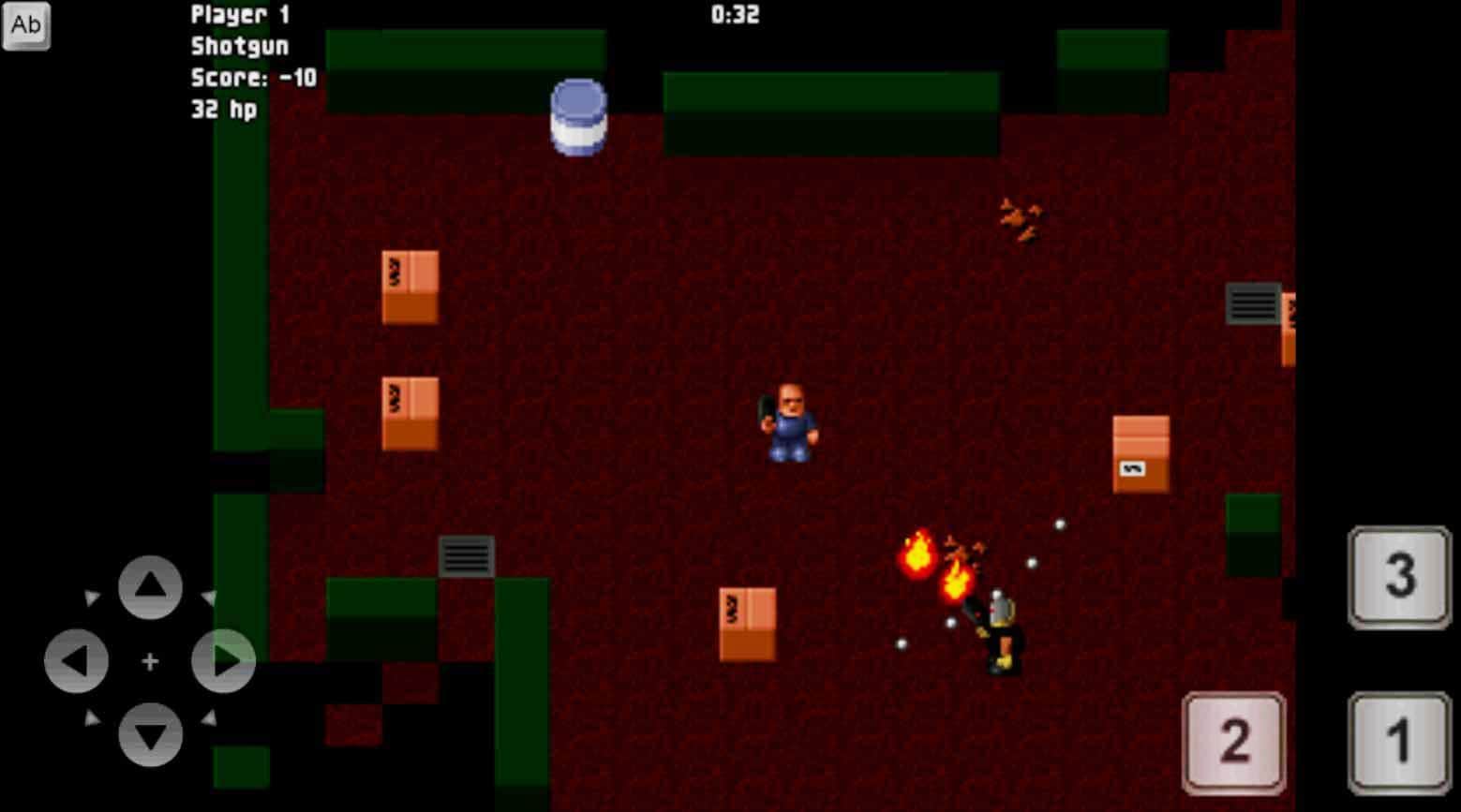1461x812 pixels.
Task: Tap the dark vent grate tile on the floor
Action: tap(466, 554)
